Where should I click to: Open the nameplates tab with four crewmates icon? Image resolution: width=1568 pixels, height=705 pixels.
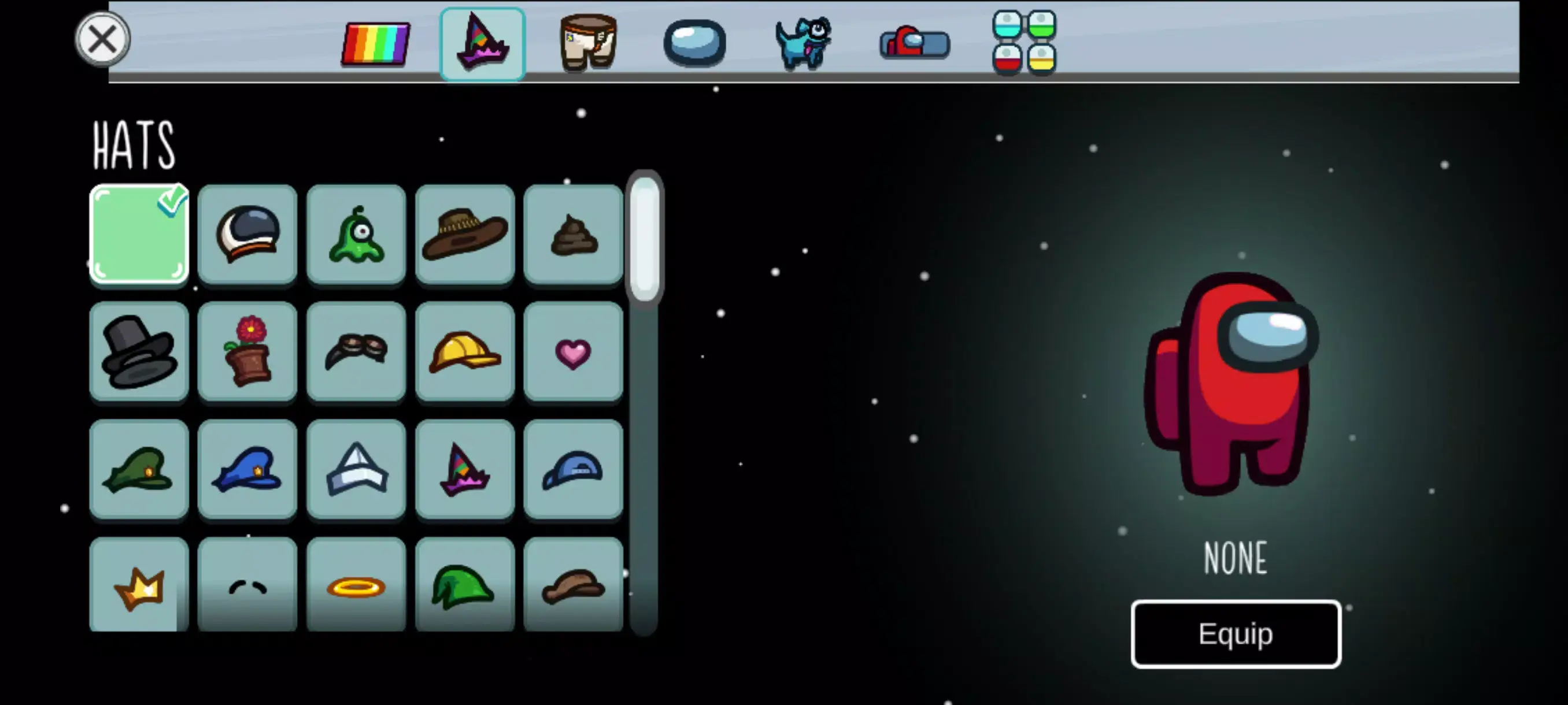coord(1023,43)
